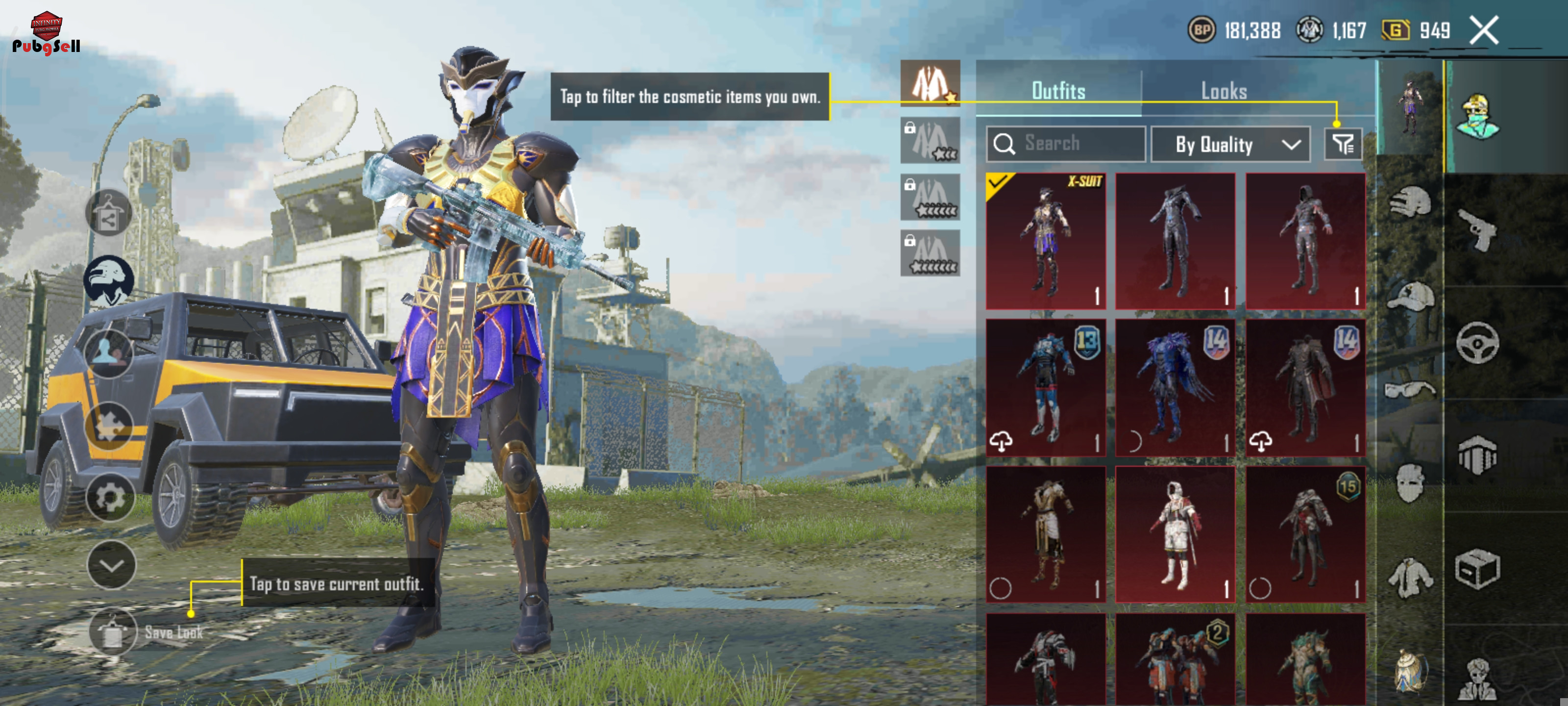Pick the level 13 blue armored outfit

(1046, 387)
